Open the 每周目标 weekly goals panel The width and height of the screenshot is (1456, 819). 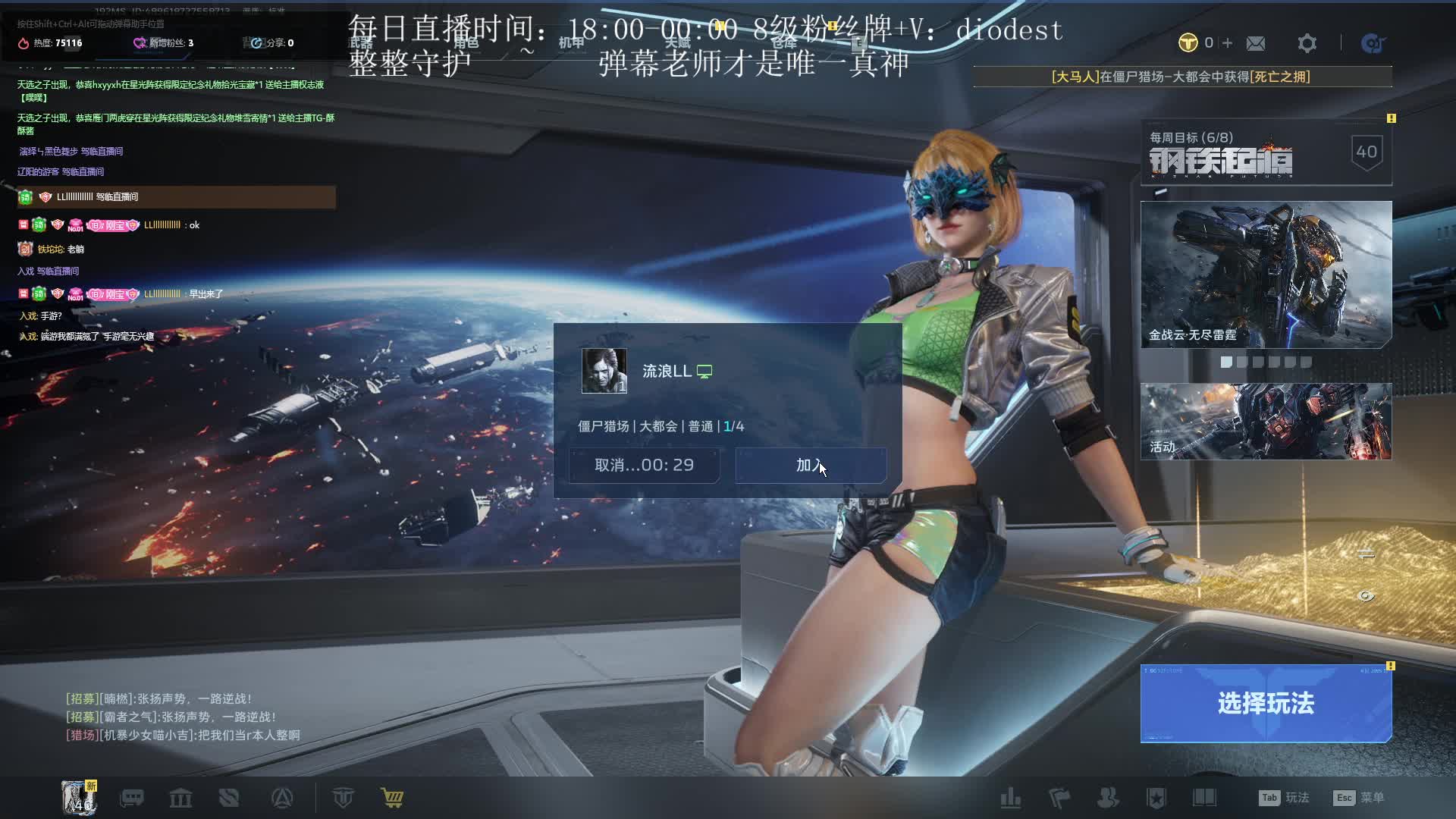click(x=1266, y=152)
